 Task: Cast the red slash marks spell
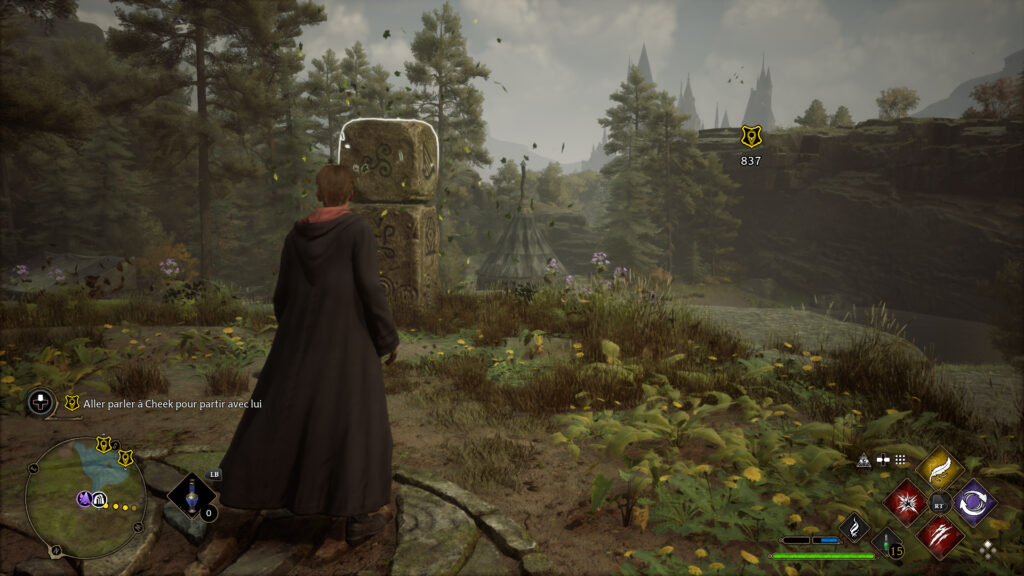pos(940,535)
